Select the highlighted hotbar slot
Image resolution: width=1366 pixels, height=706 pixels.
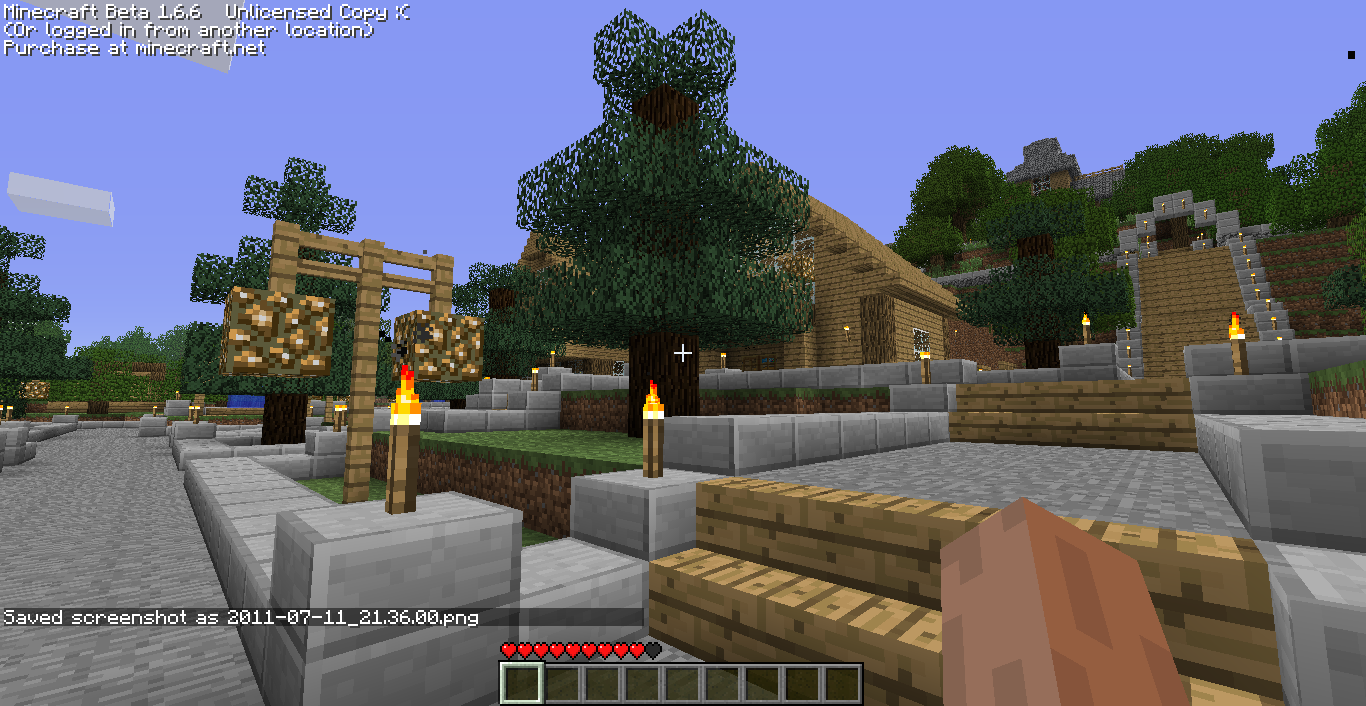(521, 684)
